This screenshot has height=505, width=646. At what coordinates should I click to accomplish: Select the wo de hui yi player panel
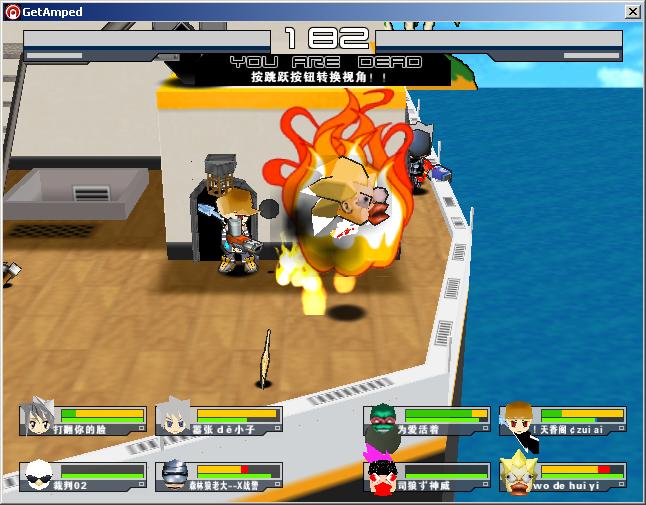pyautogui.click(x=563, y=476)
